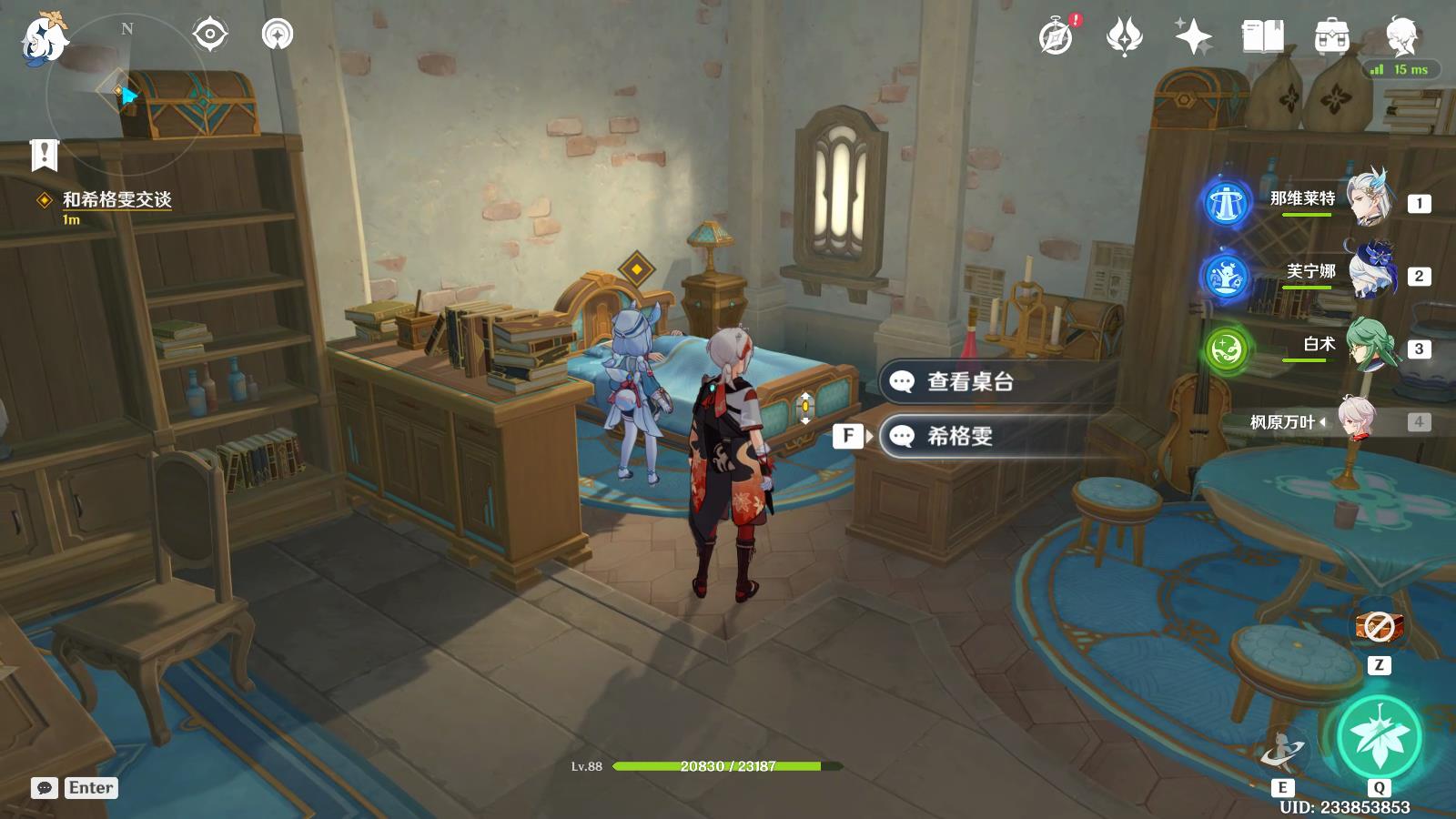Choose the 希格雯 talk option
Screen dimensions: 1456x819
(960, 437)
